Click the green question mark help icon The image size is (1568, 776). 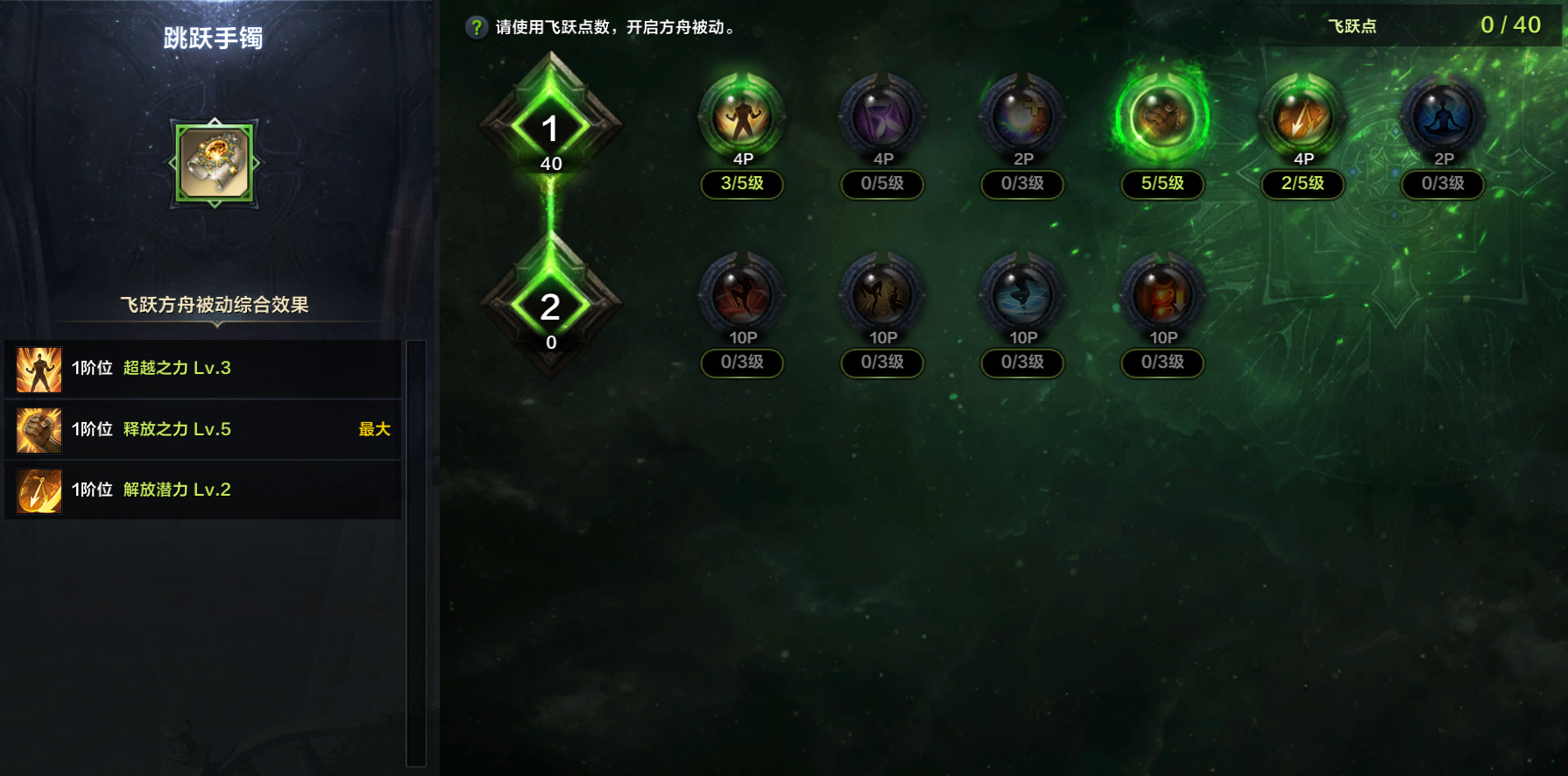click(476, 27)
